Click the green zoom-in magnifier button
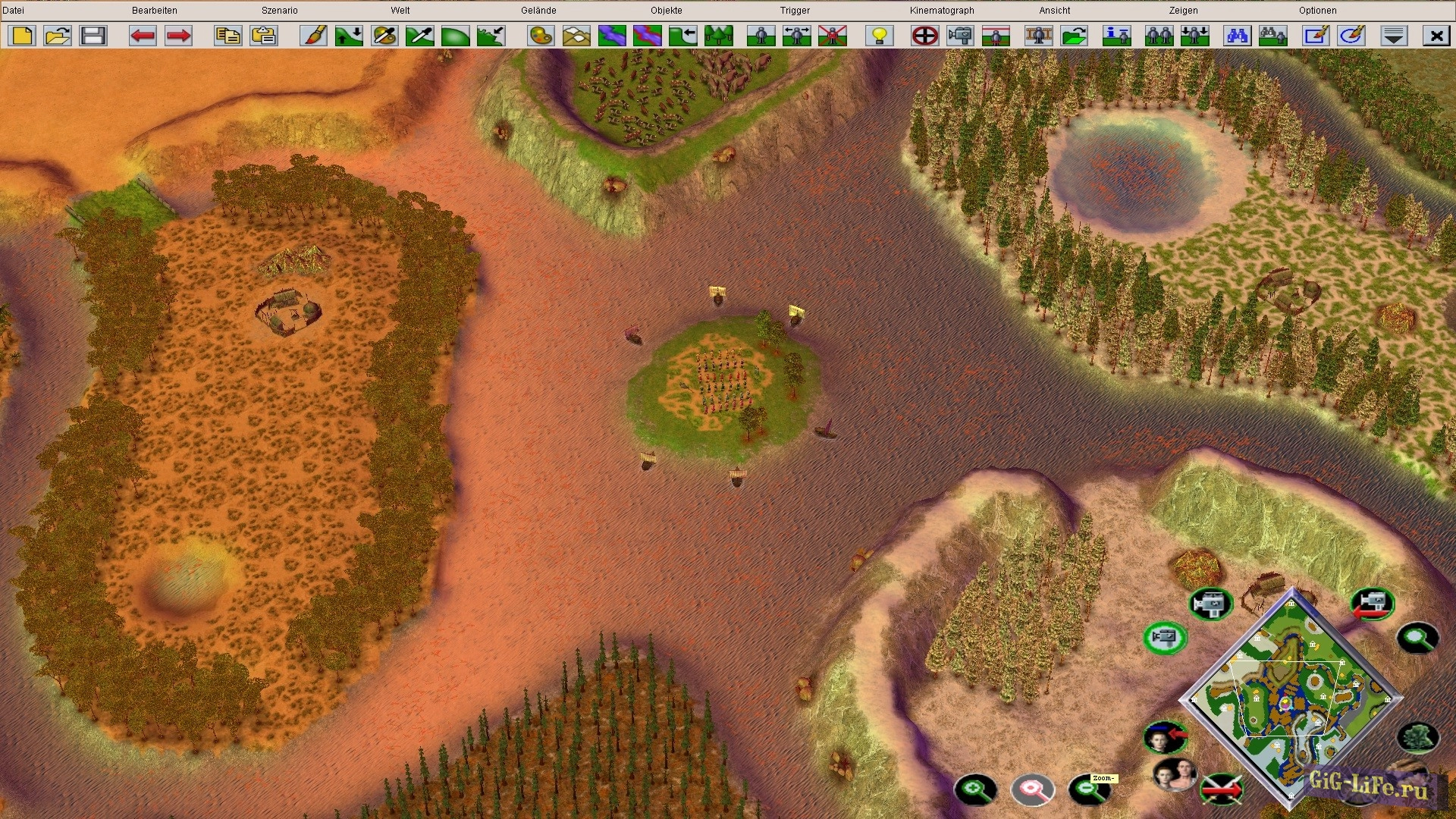This screenshot has width=1456, height=819. [x=975, y=789]
